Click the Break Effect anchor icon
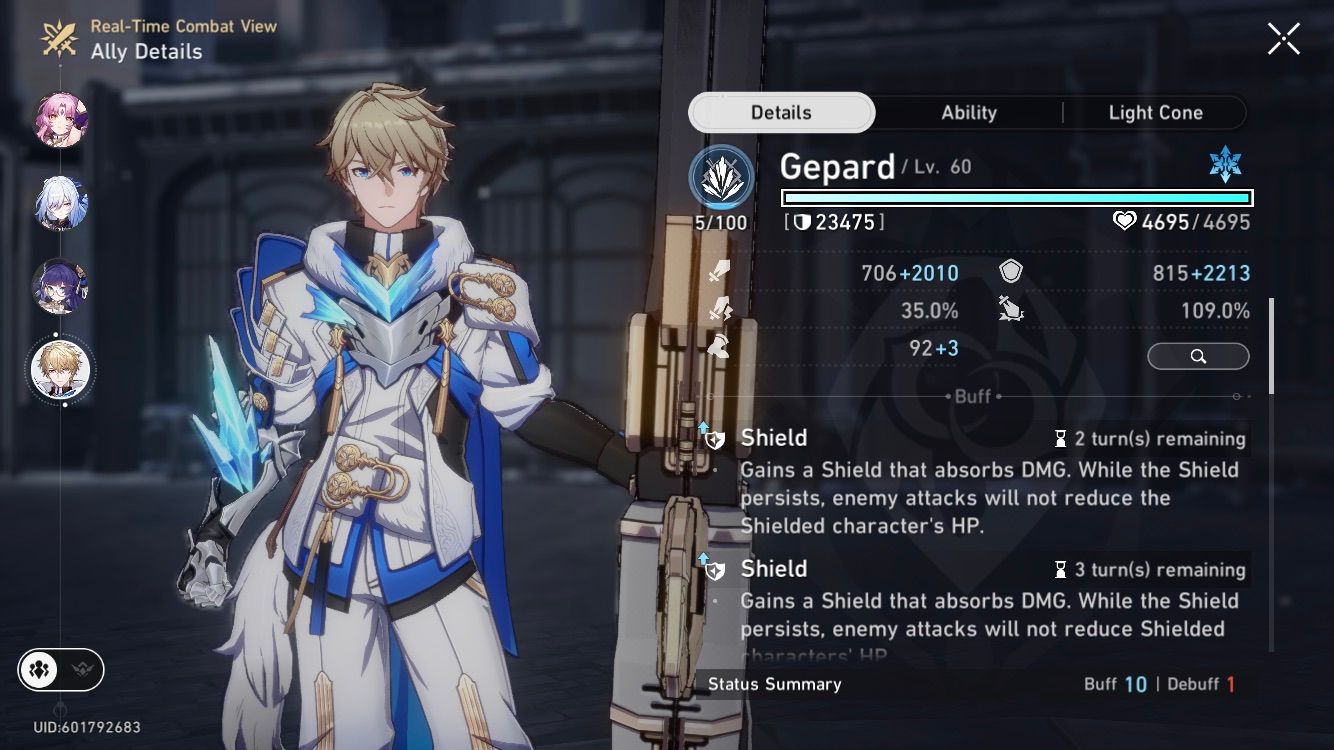Screen dimensions: 1334x750 [1012, 310]
